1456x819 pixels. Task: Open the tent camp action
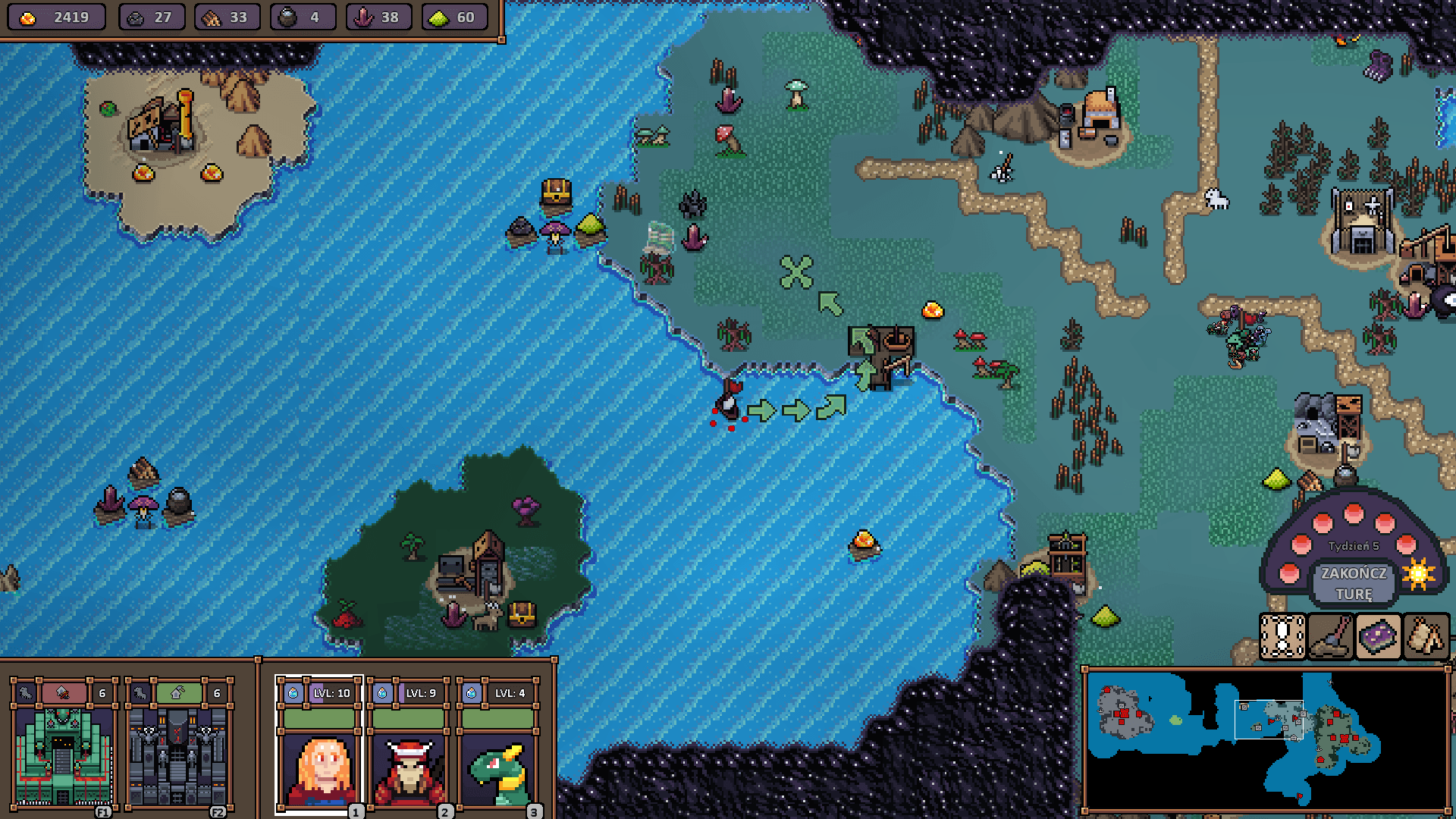[x=1426, y=636]
